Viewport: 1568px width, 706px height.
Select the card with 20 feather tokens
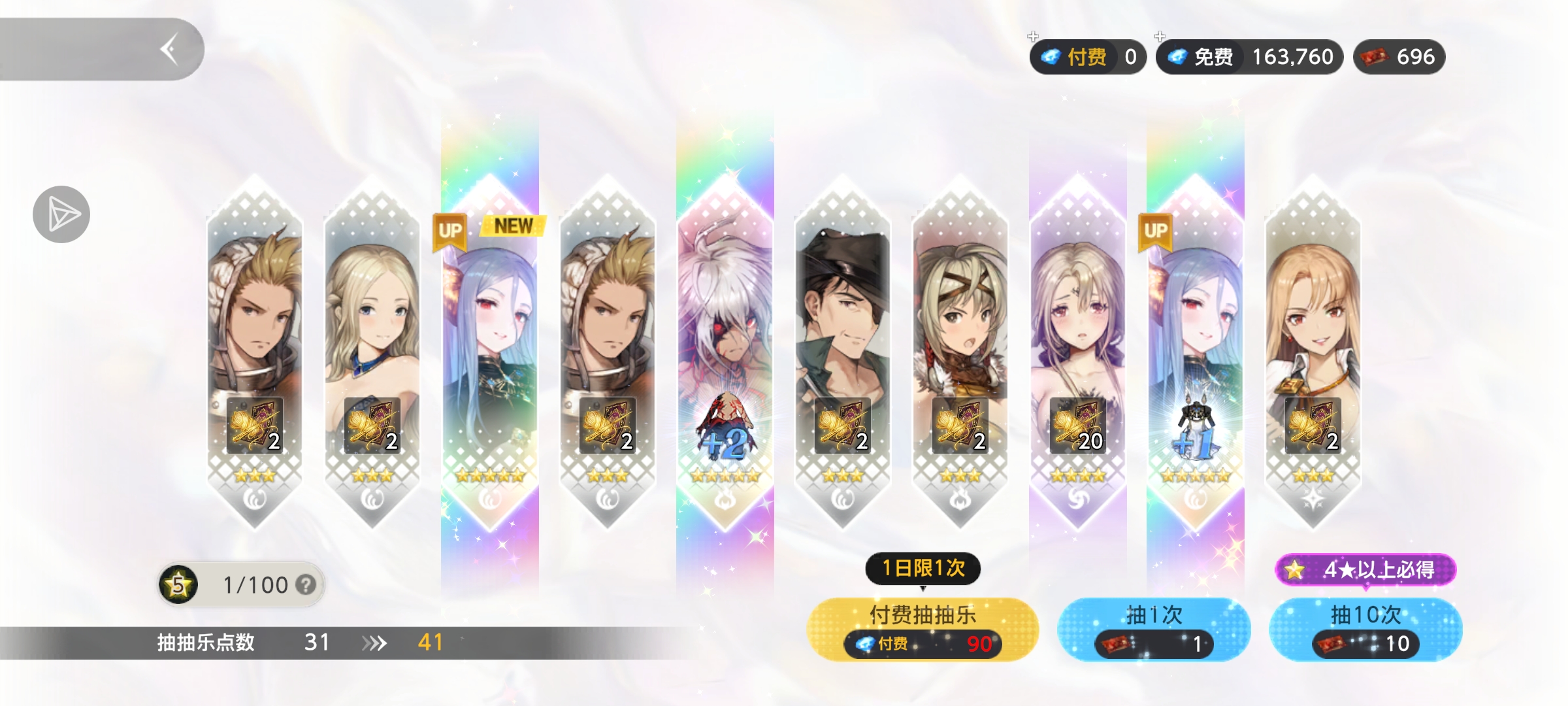tap(1078, 353)
